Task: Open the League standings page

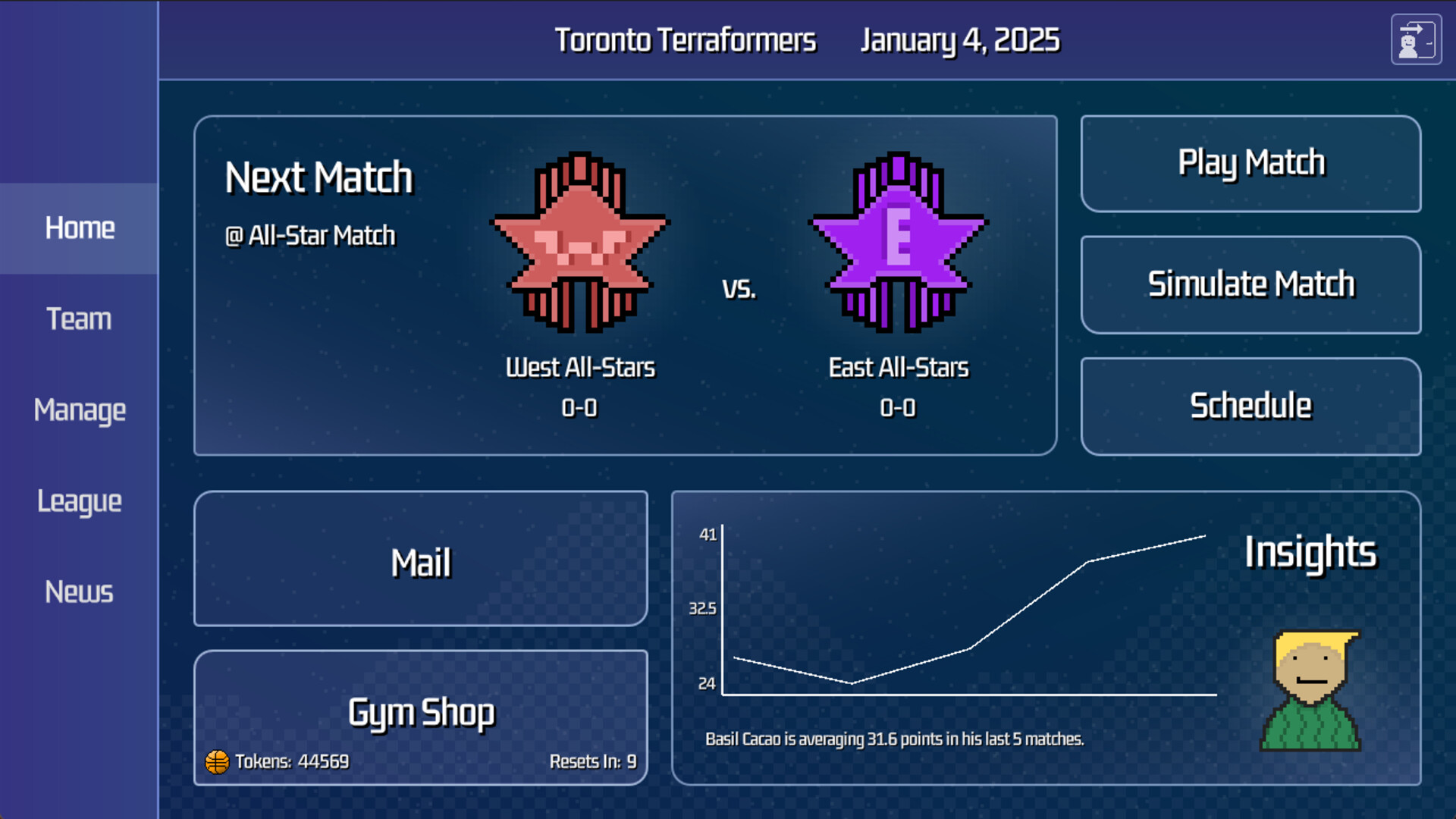Action: tap(79, 500)
